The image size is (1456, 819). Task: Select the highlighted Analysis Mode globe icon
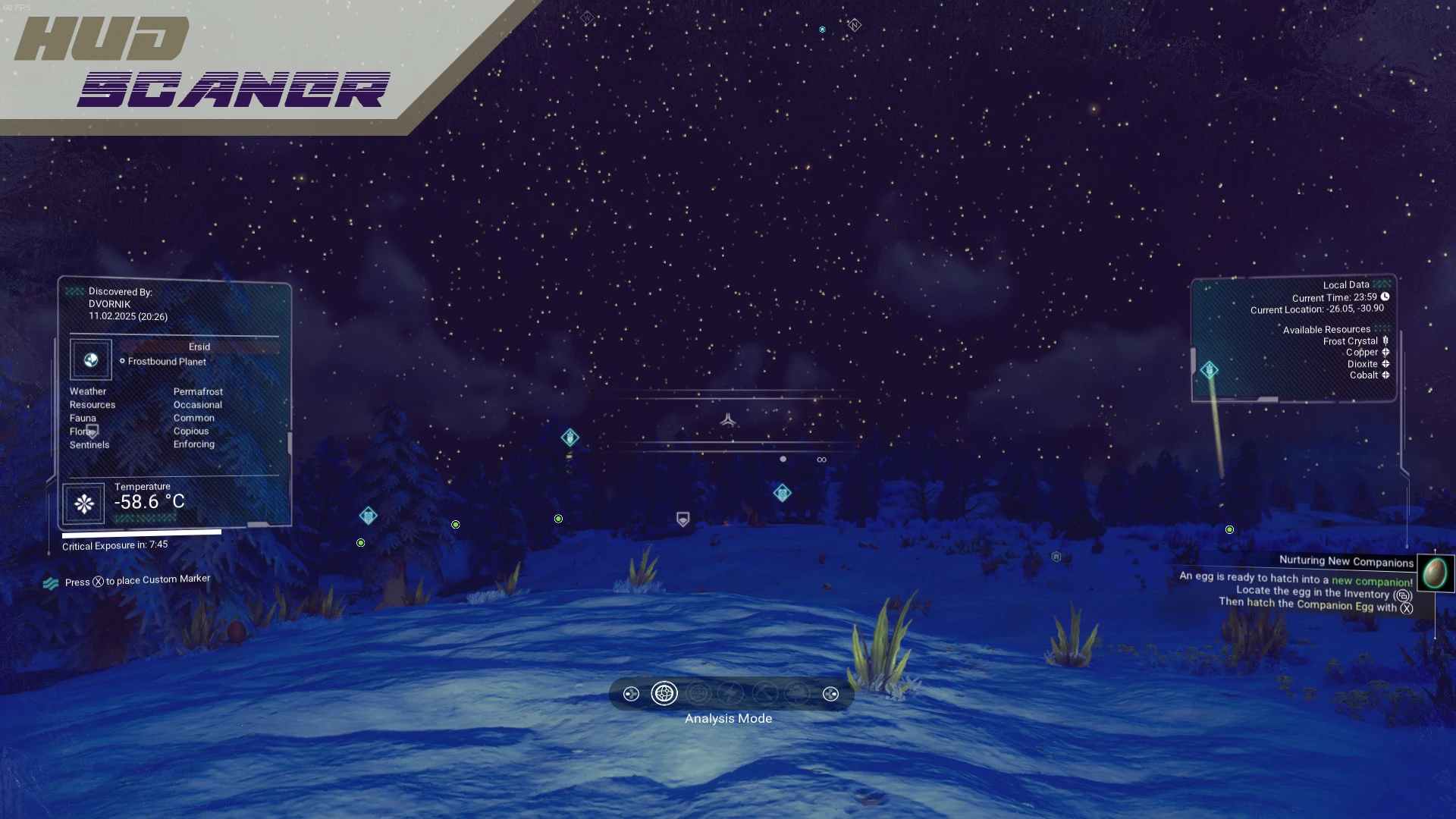[x=664, y=693]
